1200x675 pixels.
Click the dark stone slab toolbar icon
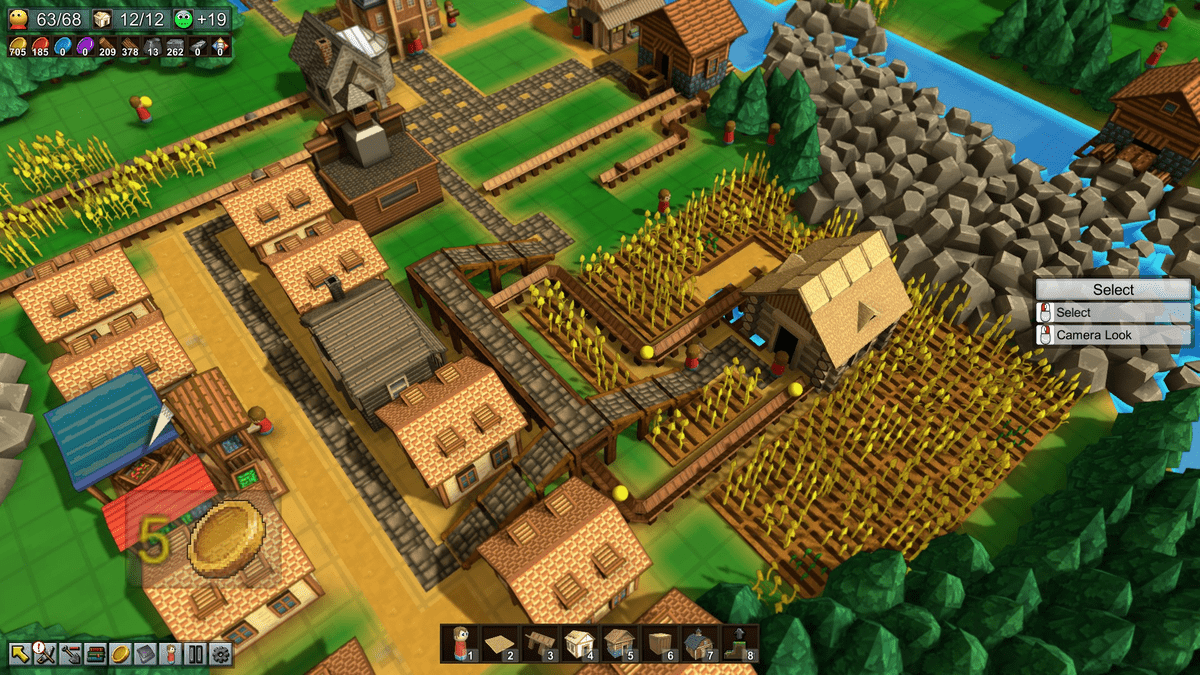coord(145,655)
